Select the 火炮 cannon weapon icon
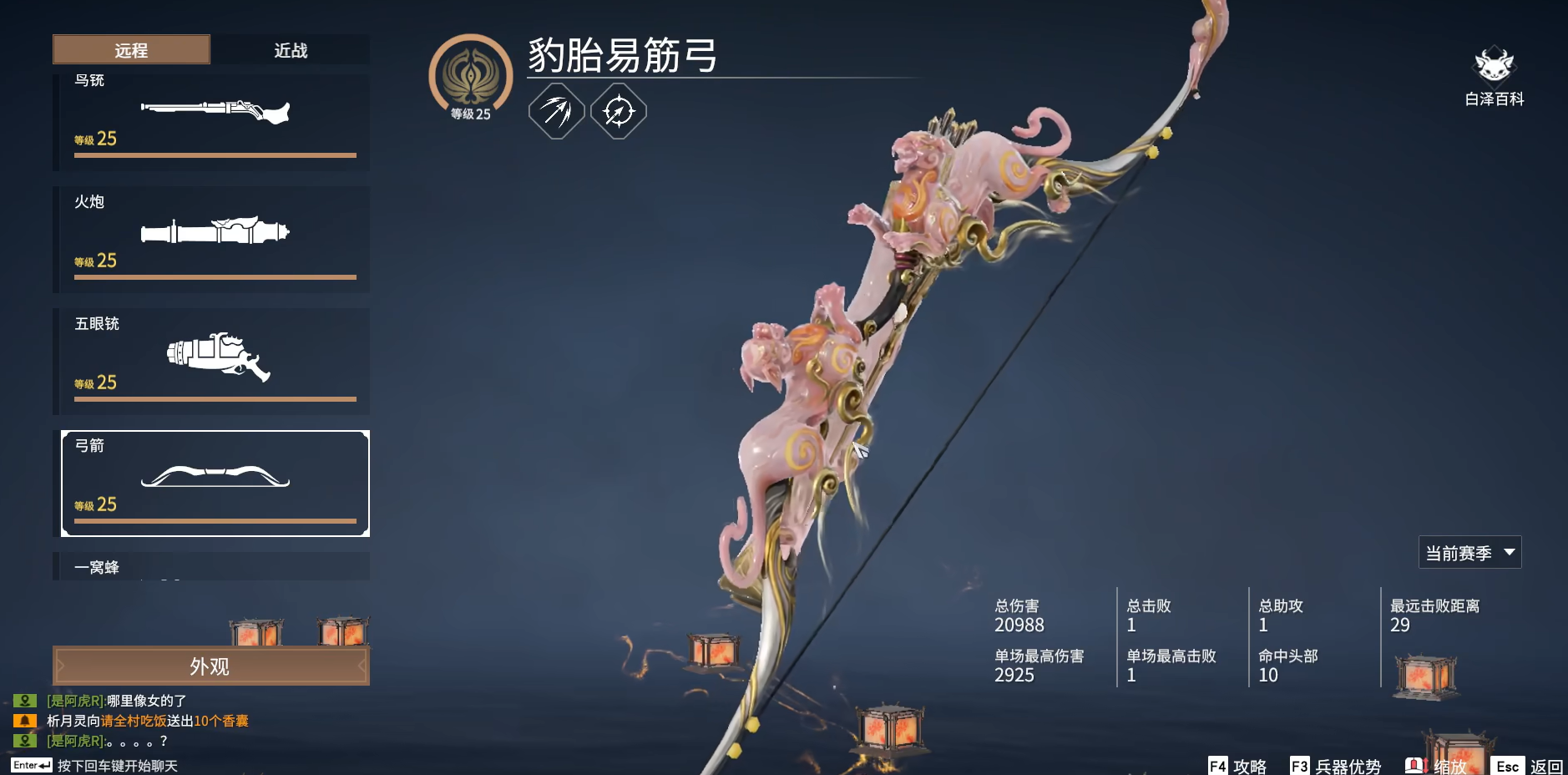 click(x=214, y=232)
